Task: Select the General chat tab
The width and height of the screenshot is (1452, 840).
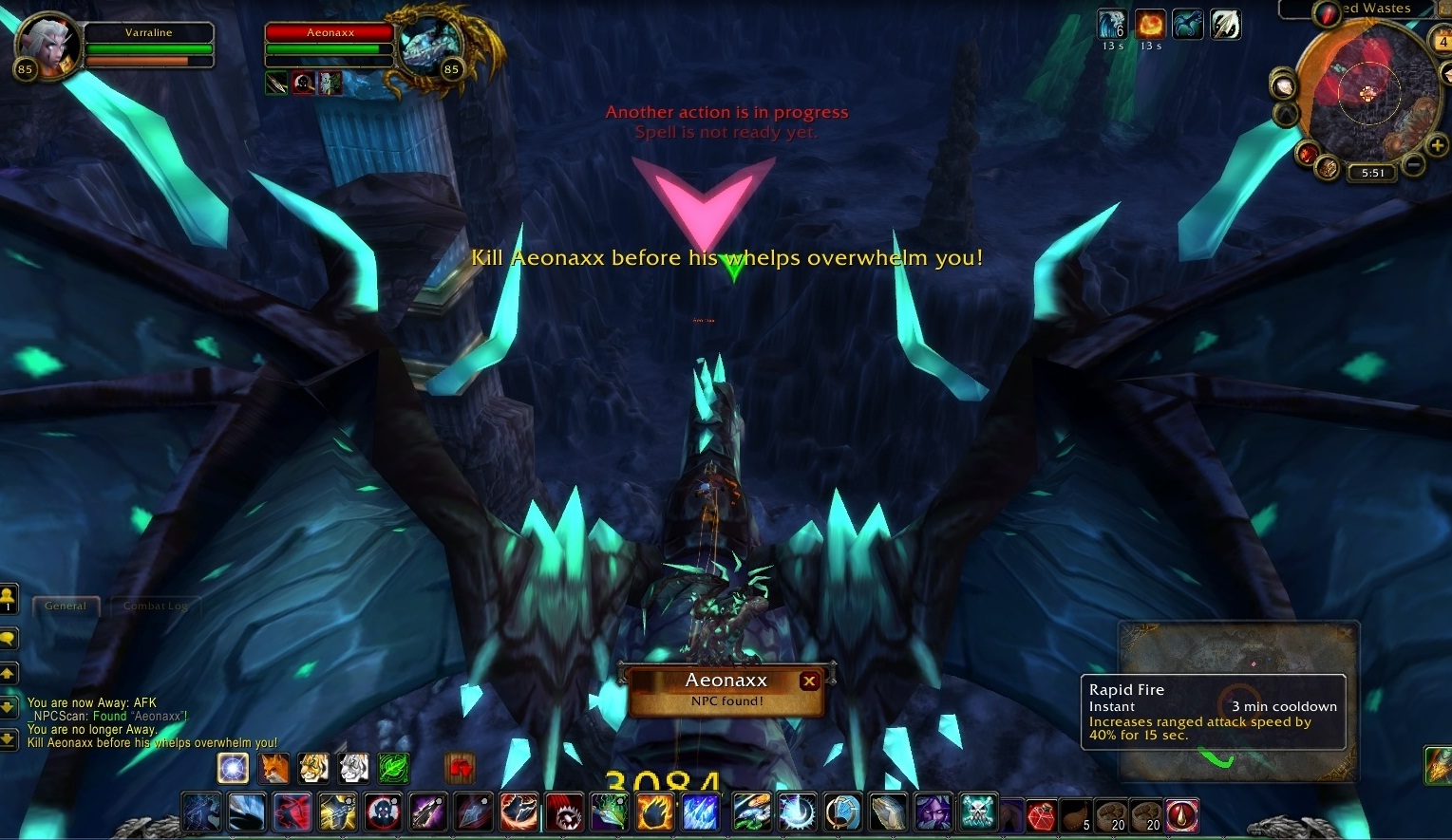Action: tap(66, 606)
